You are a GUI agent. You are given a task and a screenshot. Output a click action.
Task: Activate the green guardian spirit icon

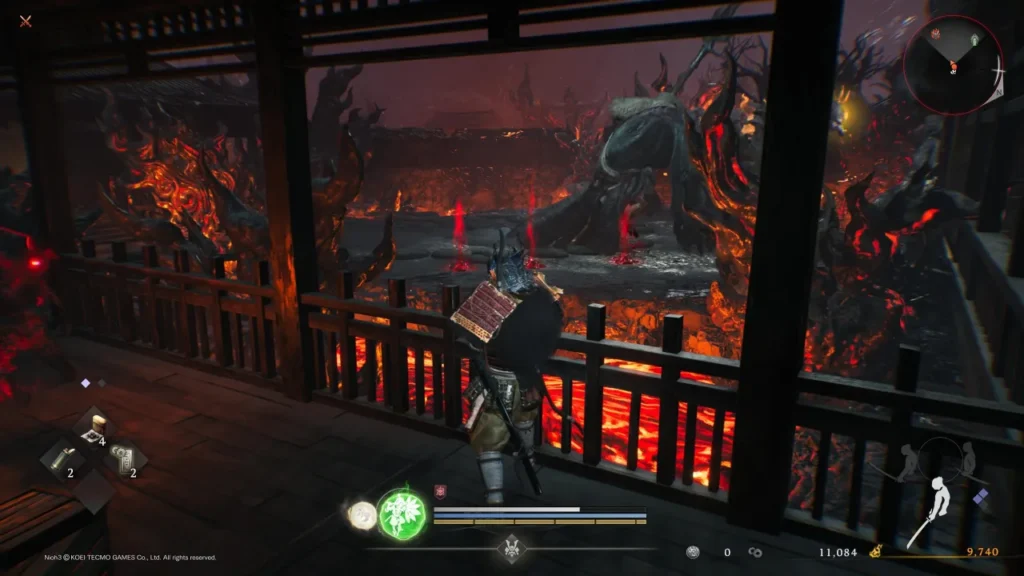pos(402,514)
